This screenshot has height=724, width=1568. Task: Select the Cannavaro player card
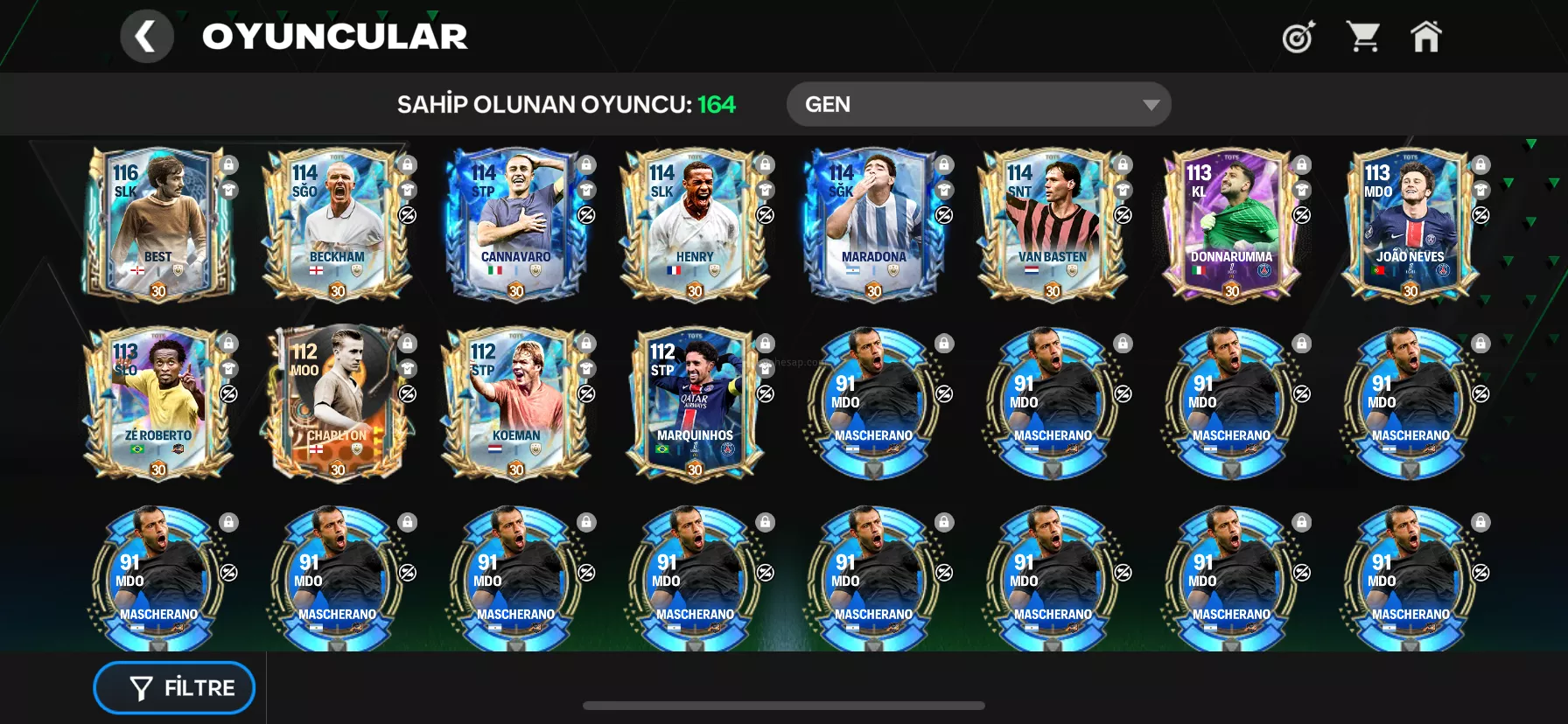(516, 225)
